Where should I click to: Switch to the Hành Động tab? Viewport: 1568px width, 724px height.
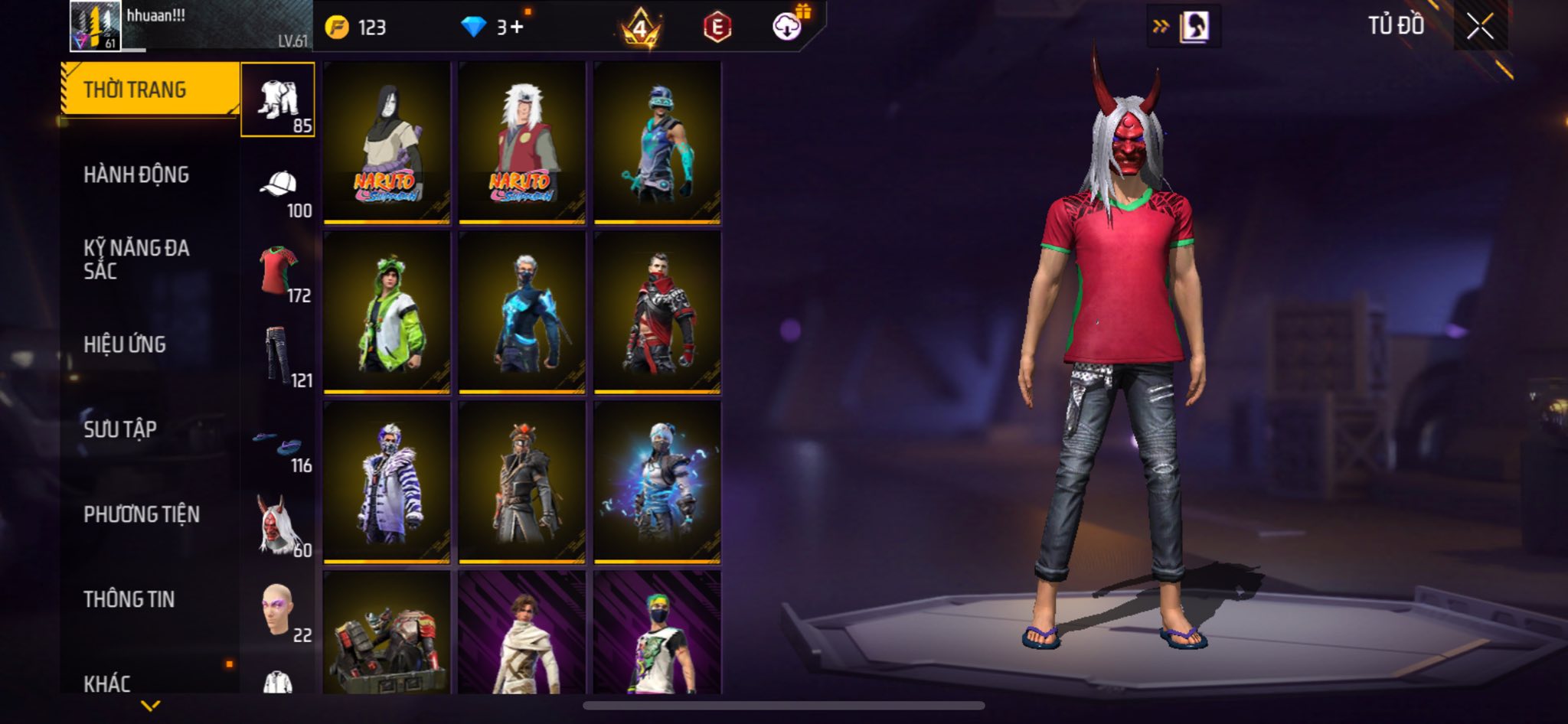[x=136, y=175]
